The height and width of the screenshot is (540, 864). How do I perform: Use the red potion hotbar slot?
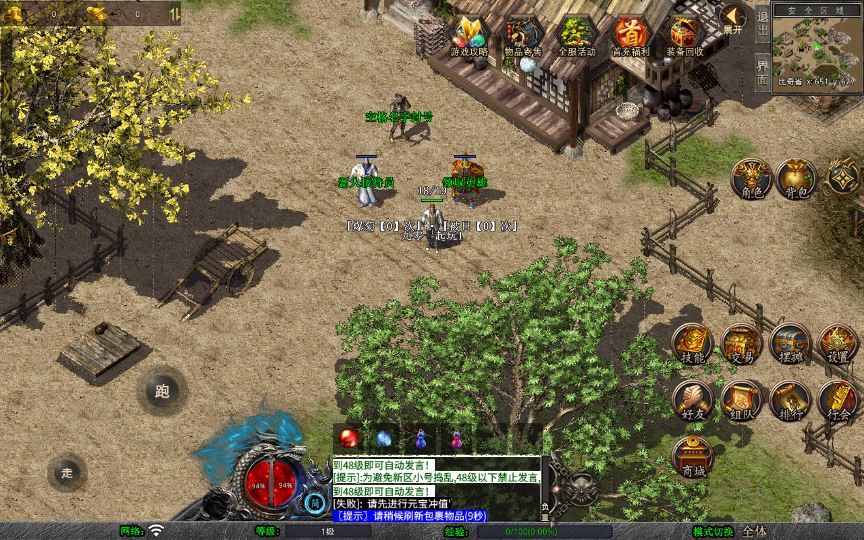pos(350,438)
